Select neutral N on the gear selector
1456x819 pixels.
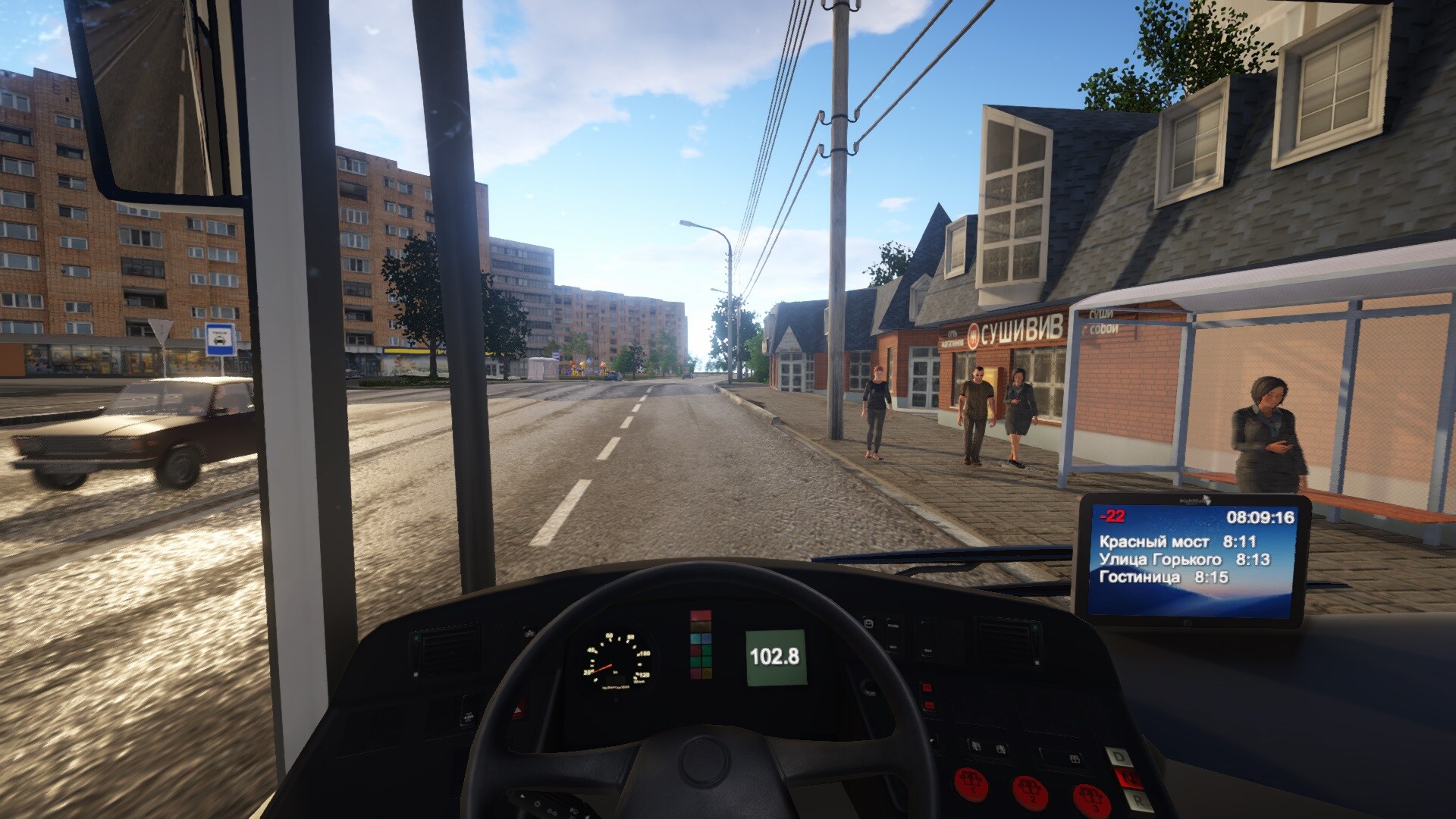pos(1128,777)
